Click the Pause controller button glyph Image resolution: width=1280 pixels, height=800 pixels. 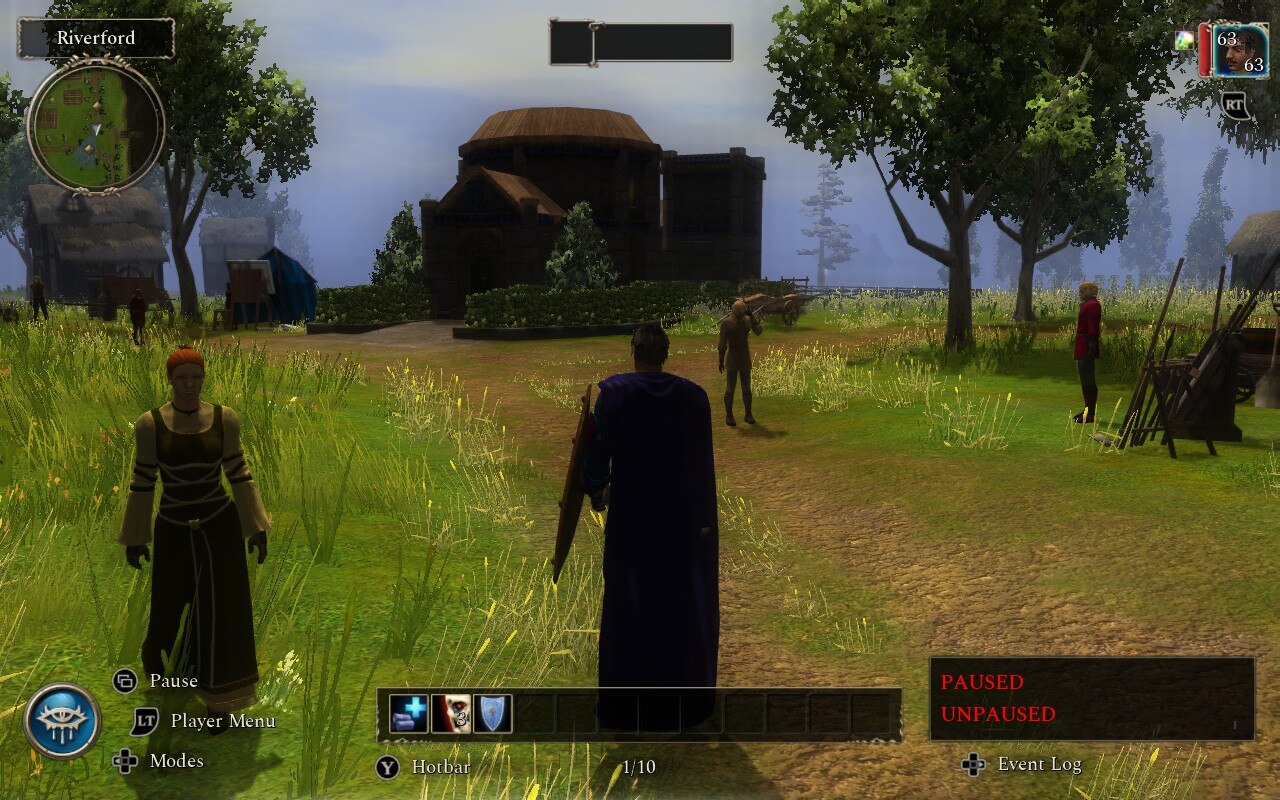pos(124,681)
